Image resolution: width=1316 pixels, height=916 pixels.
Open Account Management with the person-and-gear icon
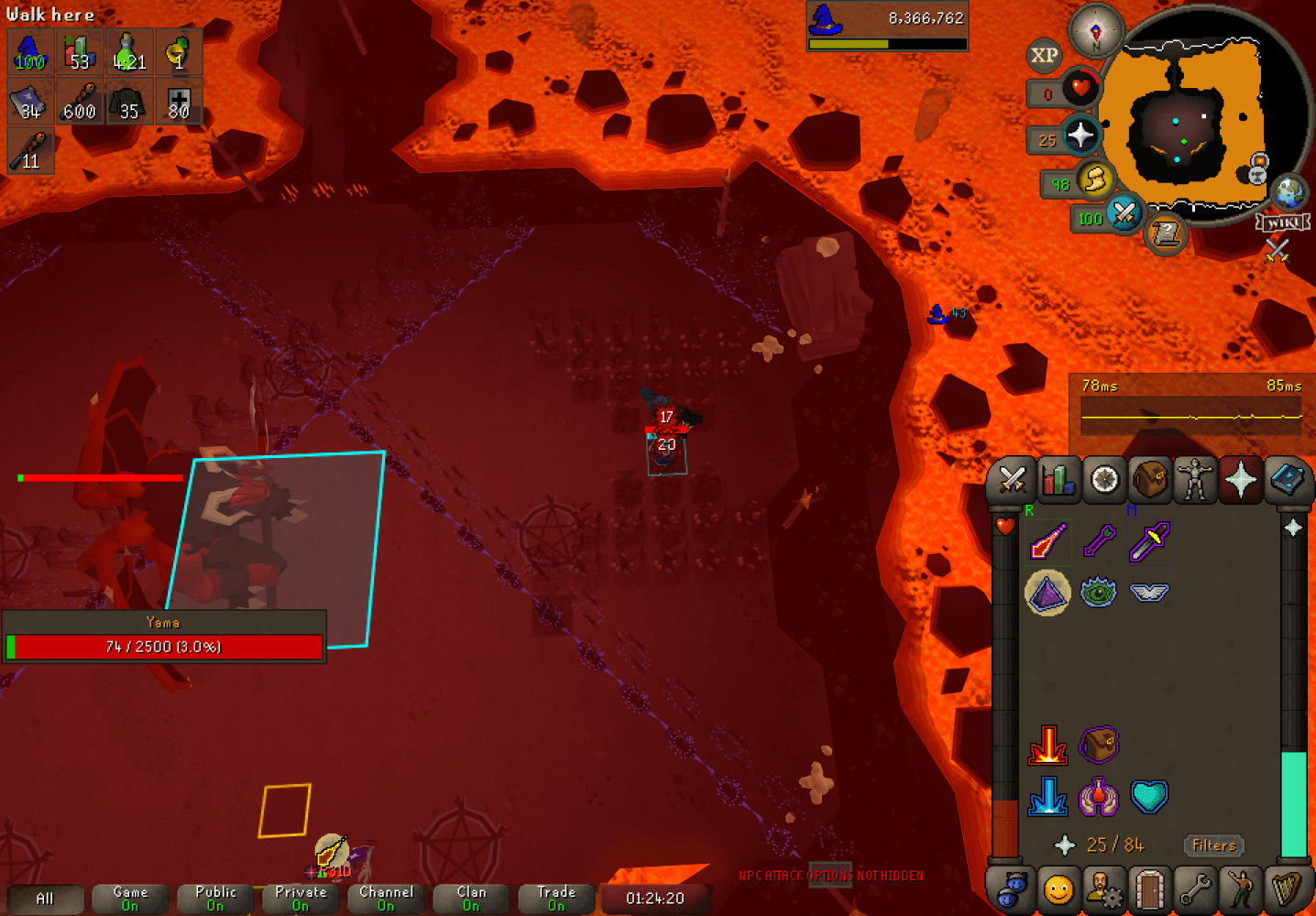point(1104,889)
